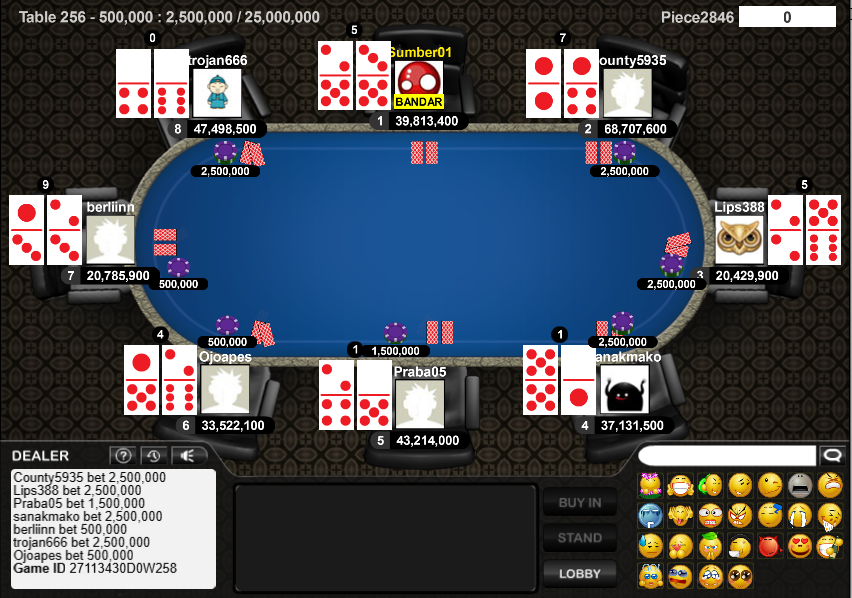Image resolution: width=852 pixels, height=598 pixels.
Task: Send chat with the speech bubble button
Action: click(x=831, y=456)
